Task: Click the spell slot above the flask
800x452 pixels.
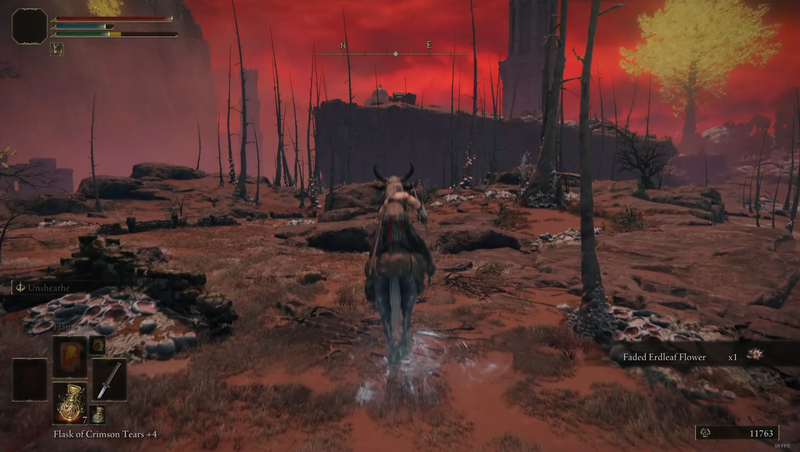Action: coord(69,356)
